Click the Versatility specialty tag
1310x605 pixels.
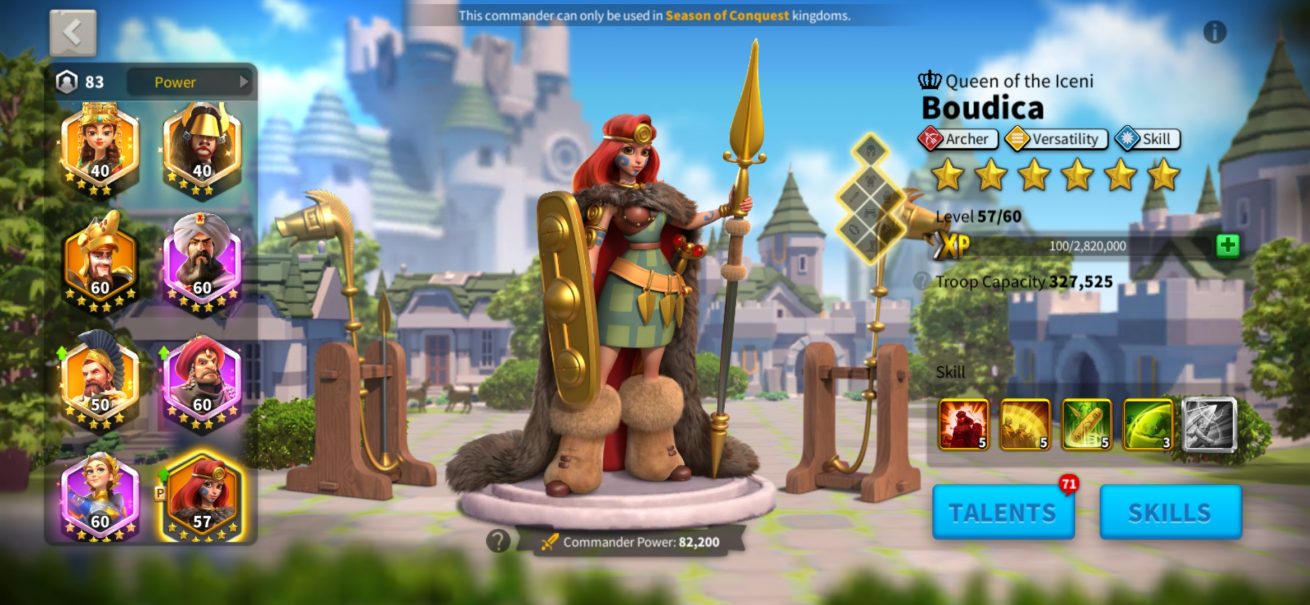tap(1056, 139)
